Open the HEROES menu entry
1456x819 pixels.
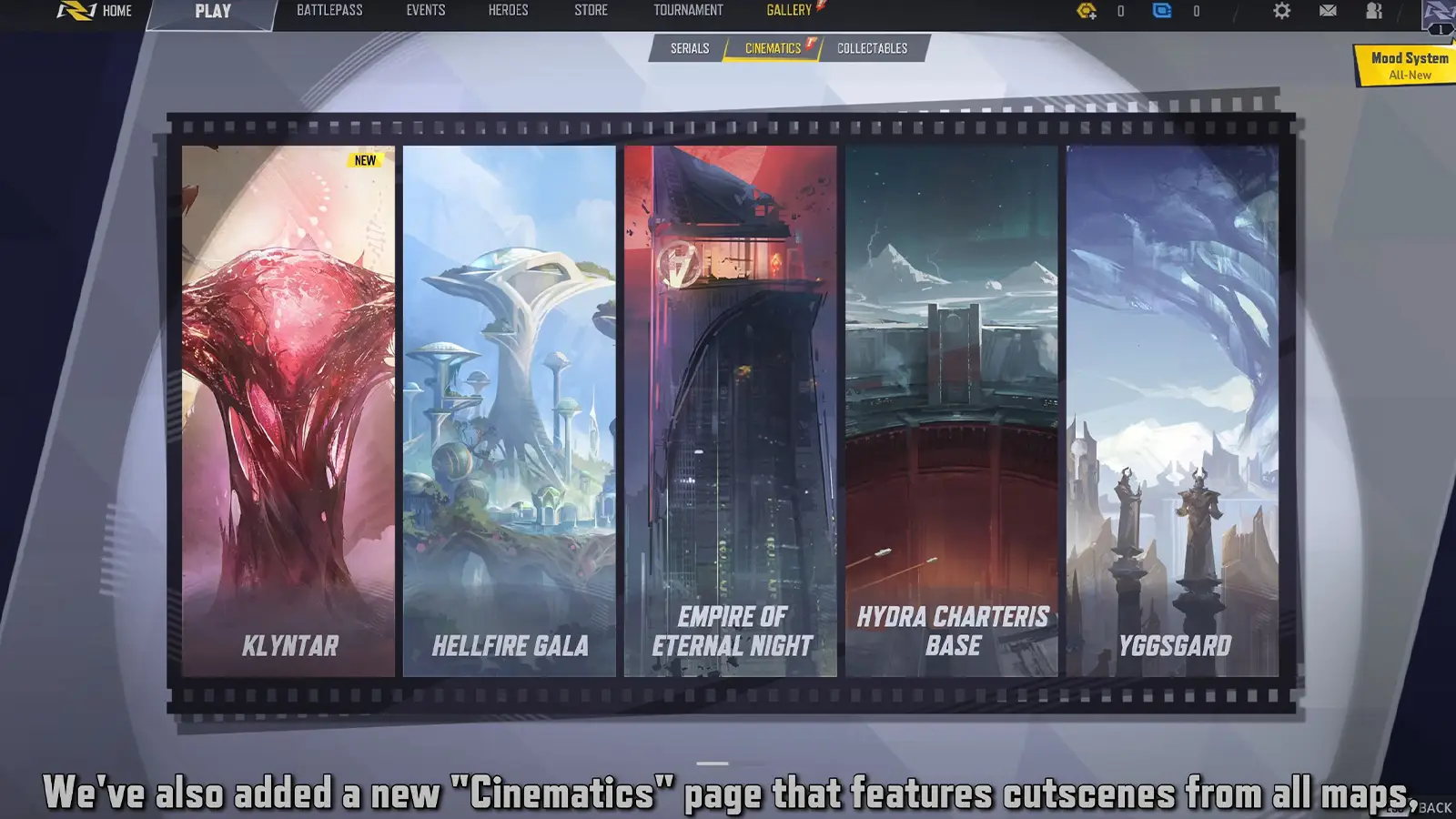(x=506, y=11)
